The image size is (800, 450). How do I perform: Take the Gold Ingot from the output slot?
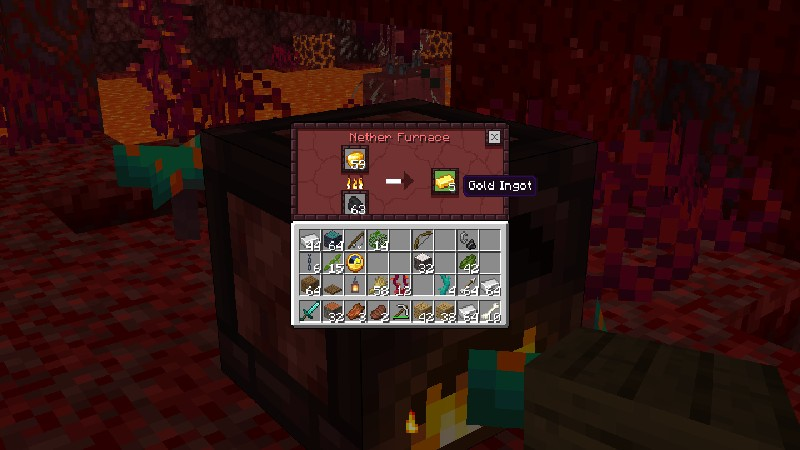click(x=443, y=181)
